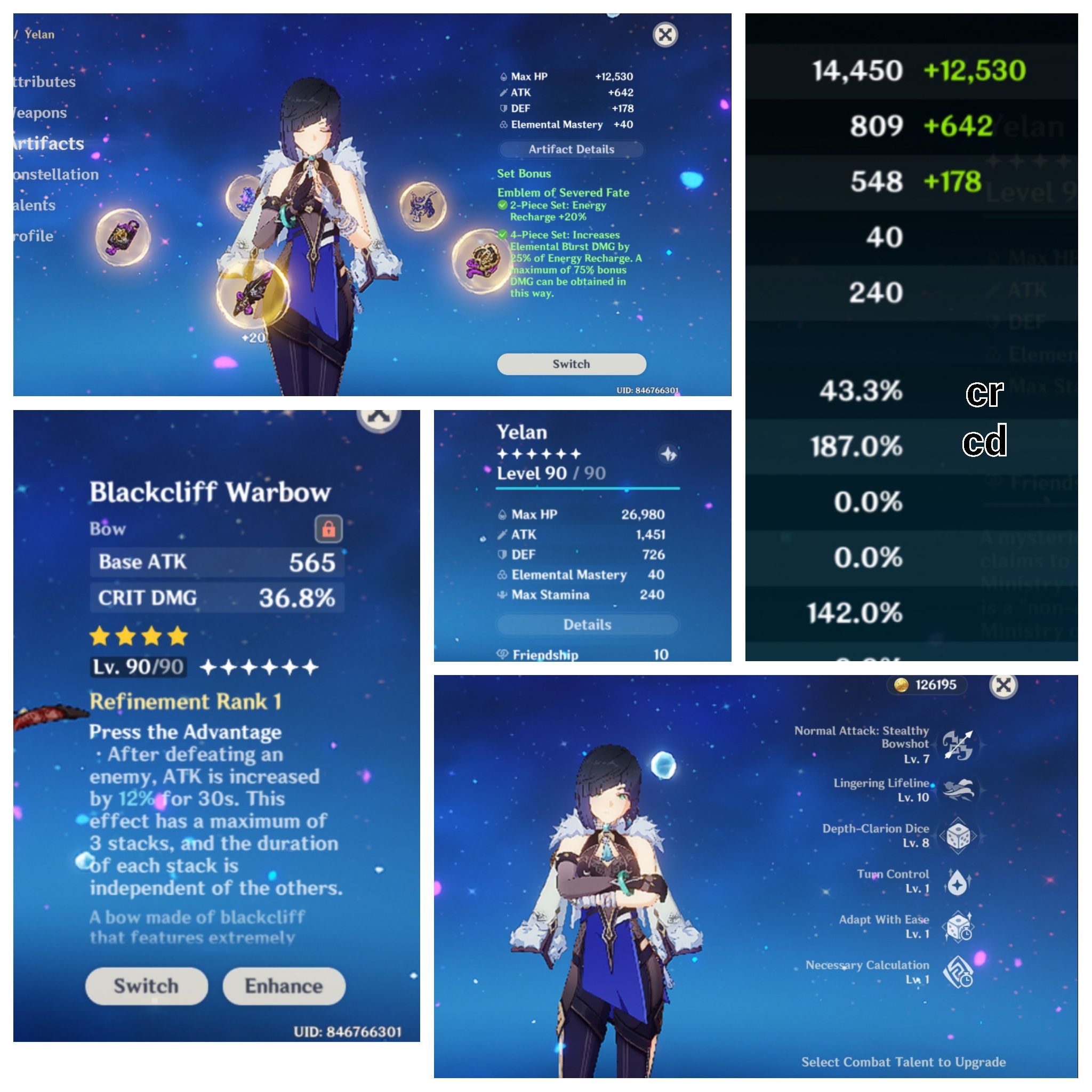Toggle the lock on Blackcliff Warbow
This screenshot has width=1092, height=1092.
coord(330,528)
